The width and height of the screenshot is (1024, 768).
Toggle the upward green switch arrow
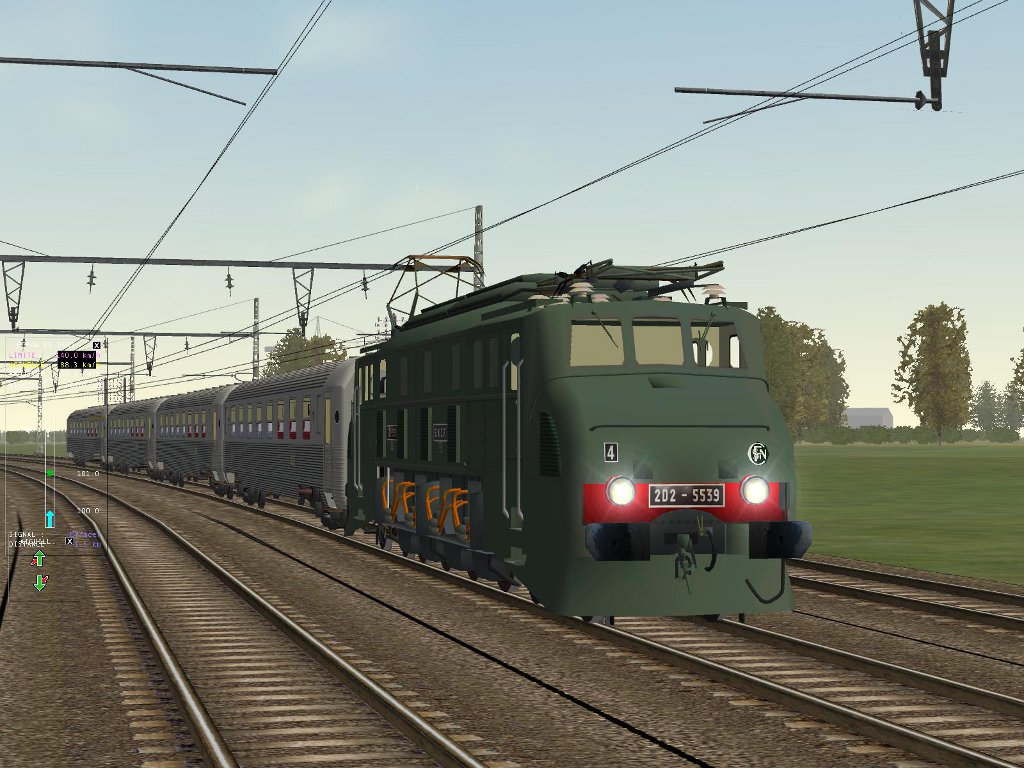(x=39, y=558)
